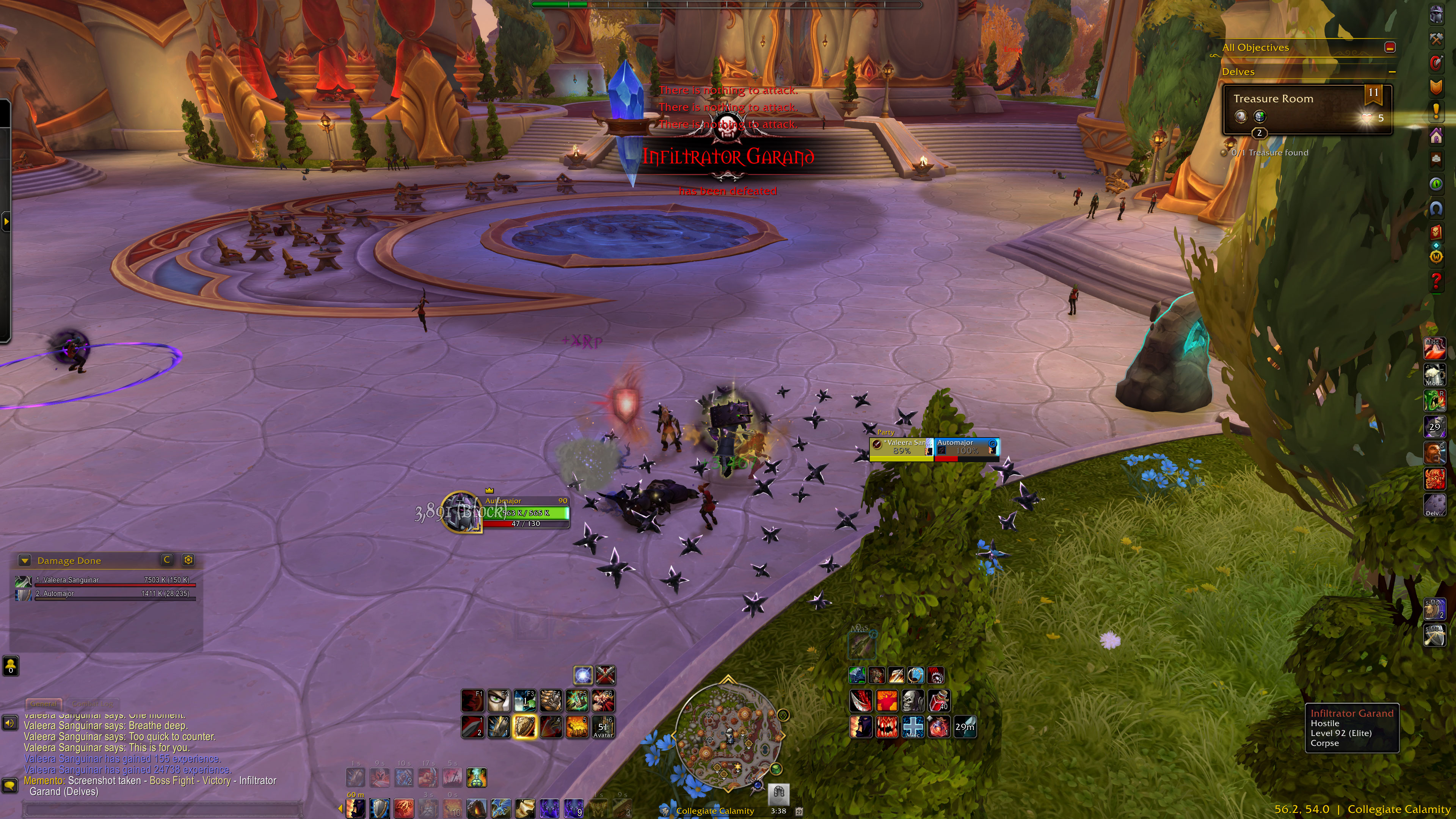This screenshot has height=819, width=1456.
Task: Activate the Avatar ability
Action: click(x=602, y=727)
